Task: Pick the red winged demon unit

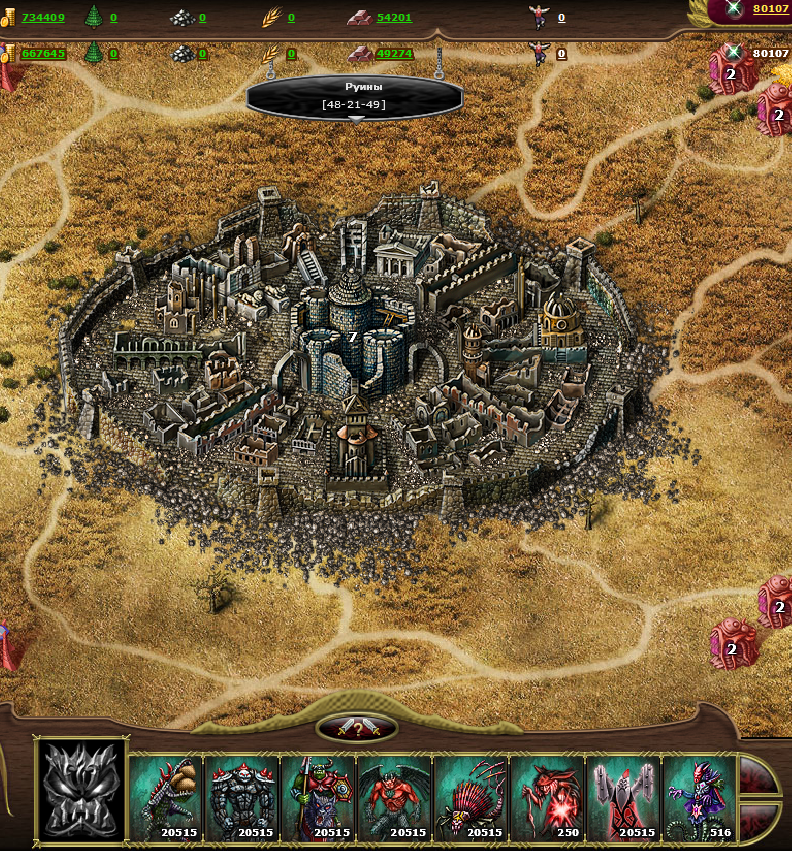Action: (394, 798)
